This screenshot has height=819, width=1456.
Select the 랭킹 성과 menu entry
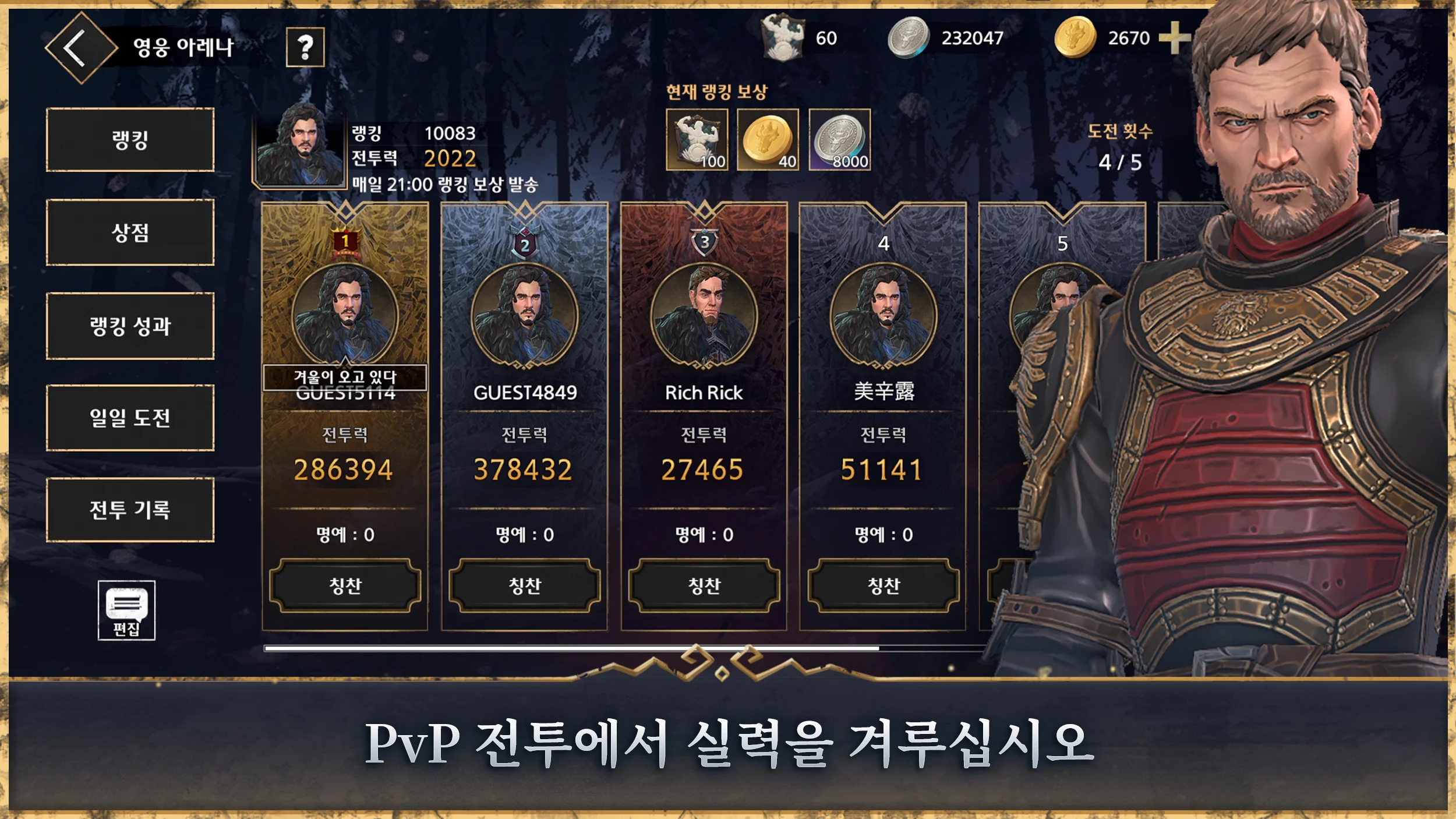130,326
